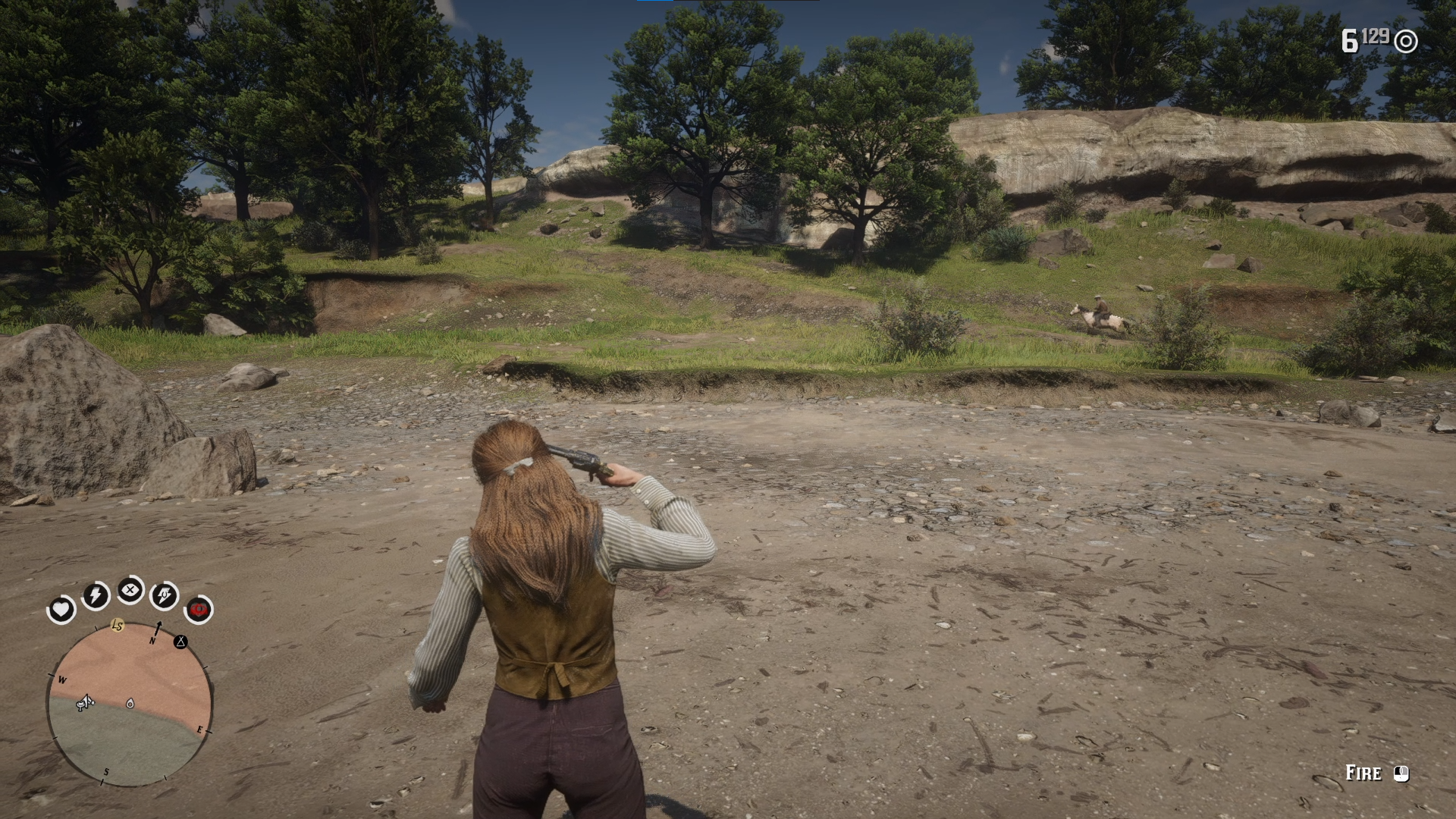Click the red horse health core
Screen dimensions: 1456x819
(x=199, y=609)
